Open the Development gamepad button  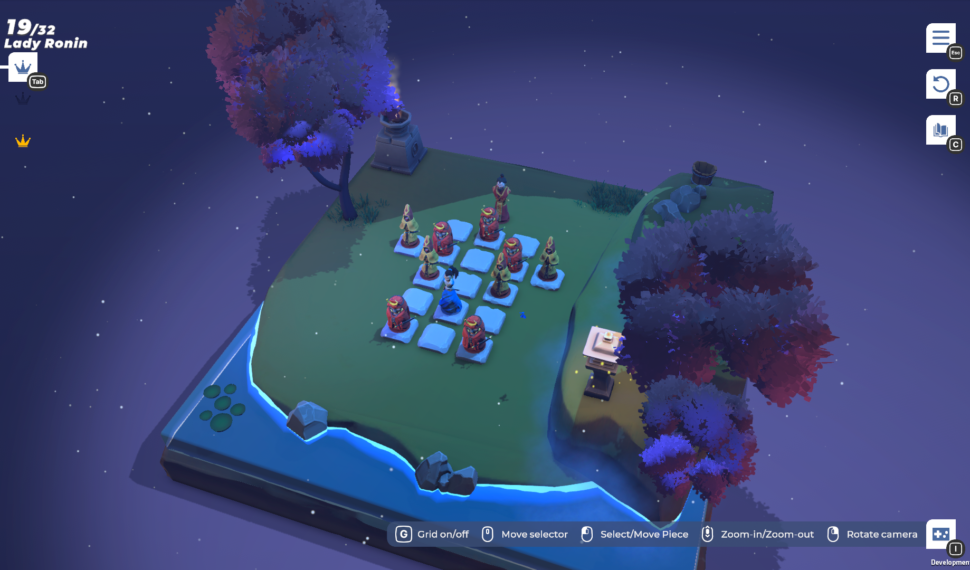tap(940, 534)
